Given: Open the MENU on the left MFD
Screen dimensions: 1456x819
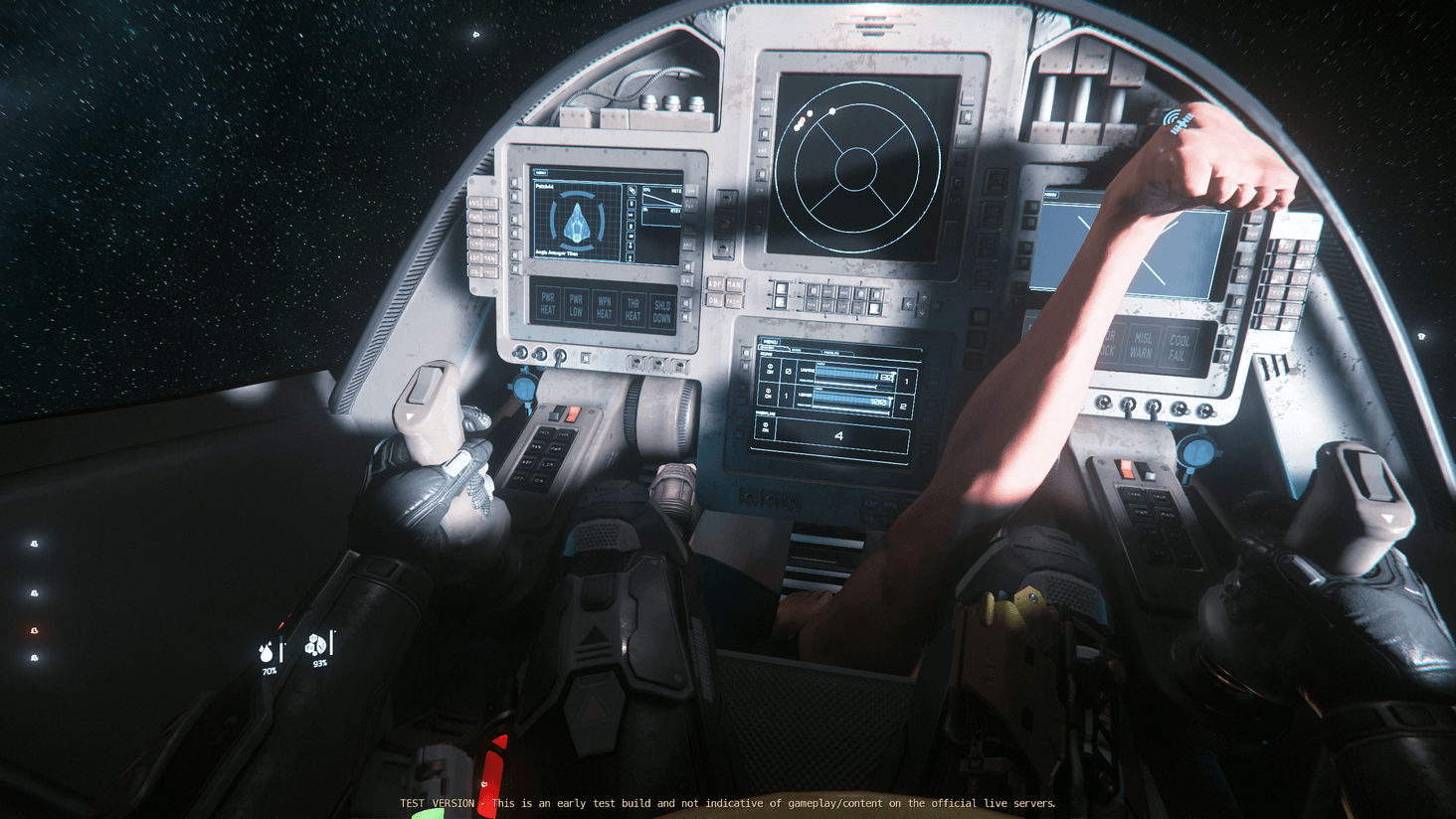Looking at the screenshot, I should (x=542, y=173).
